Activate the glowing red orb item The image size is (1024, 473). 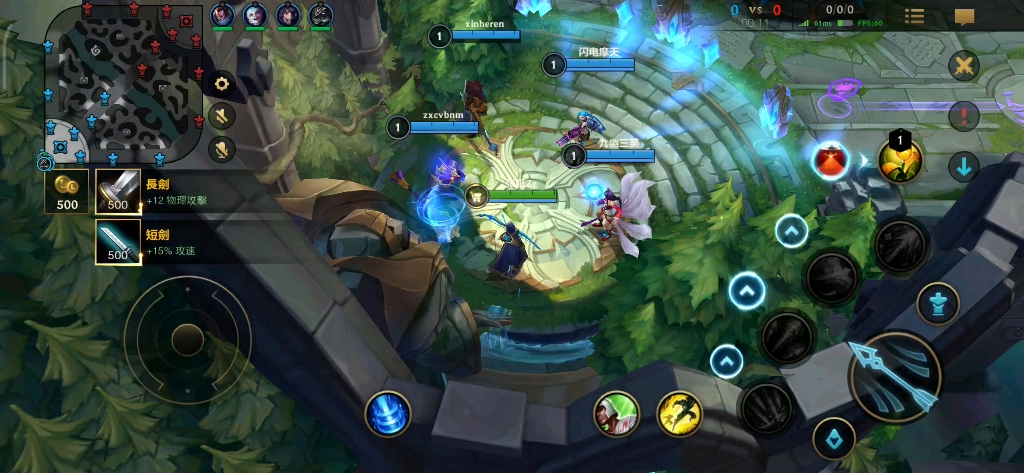830,160
